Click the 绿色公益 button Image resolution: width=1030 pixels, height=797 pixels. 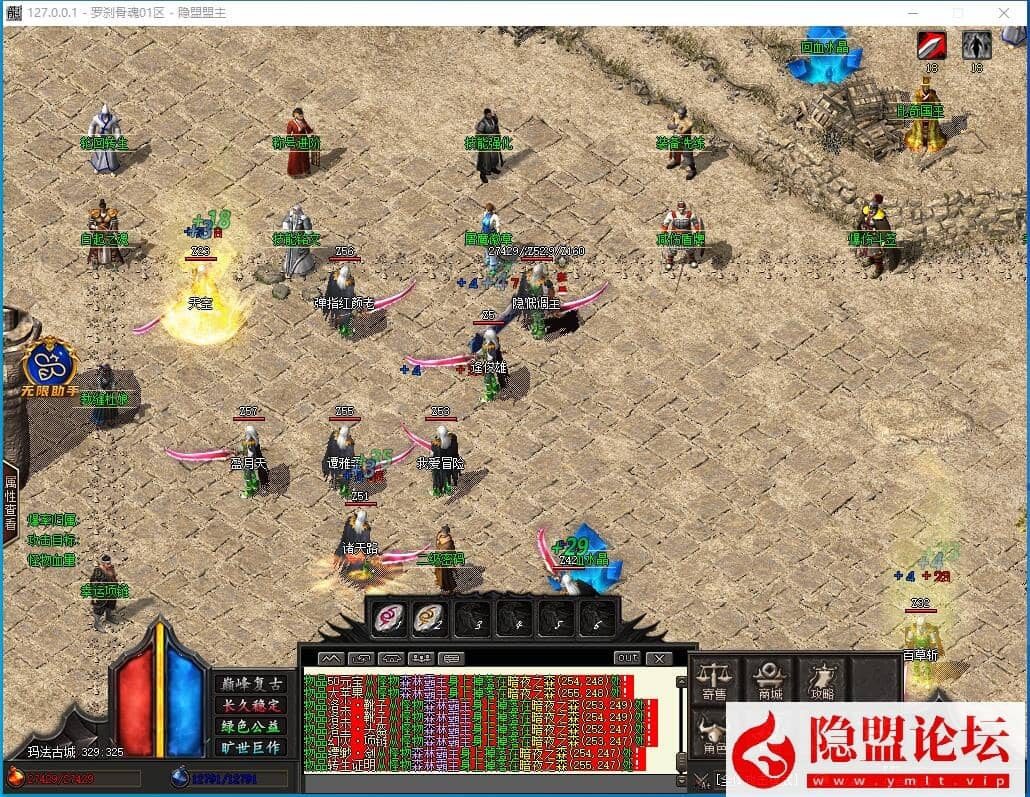pos(249,726)
